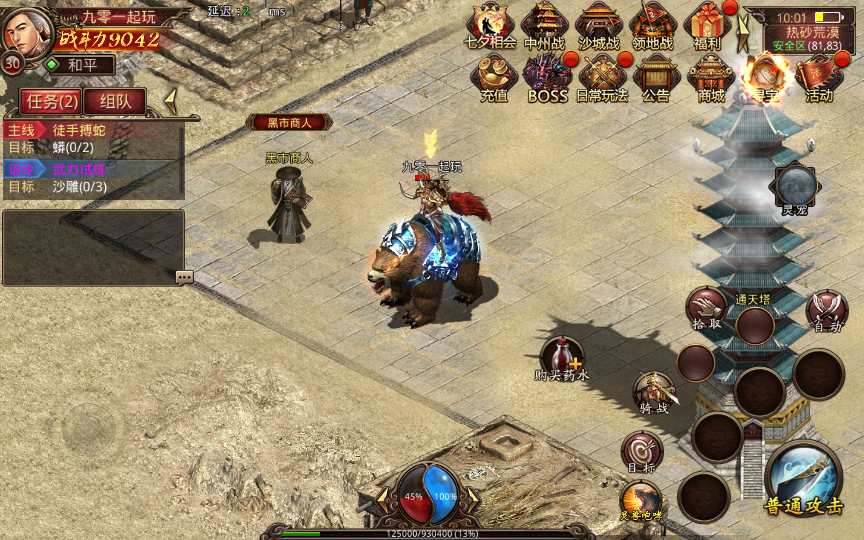Switch to the 组队 team tab

click(114, 101)
